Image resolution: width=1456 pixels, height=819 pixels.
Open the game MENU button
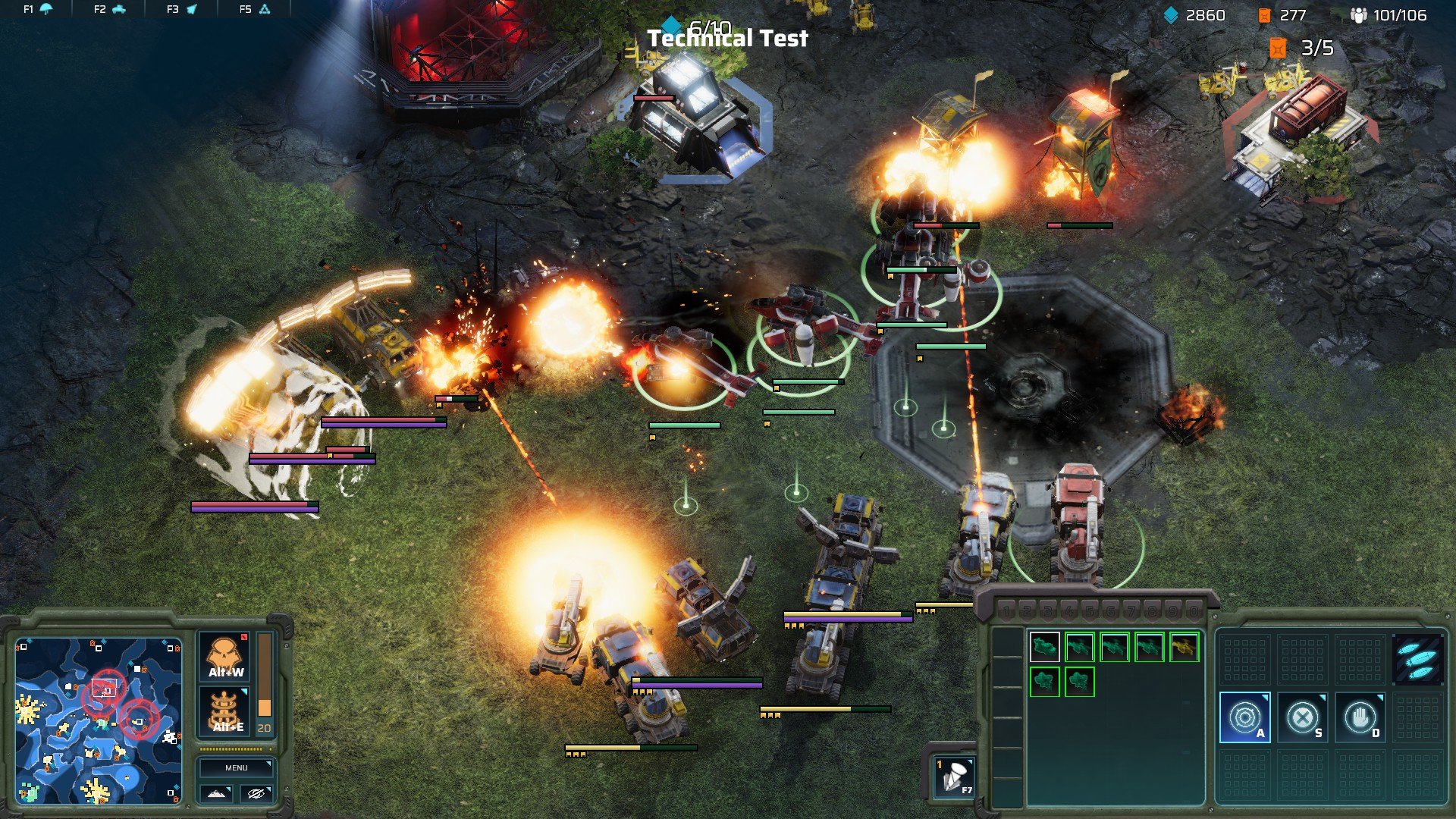pyautogui.click(x=236, y=767)
